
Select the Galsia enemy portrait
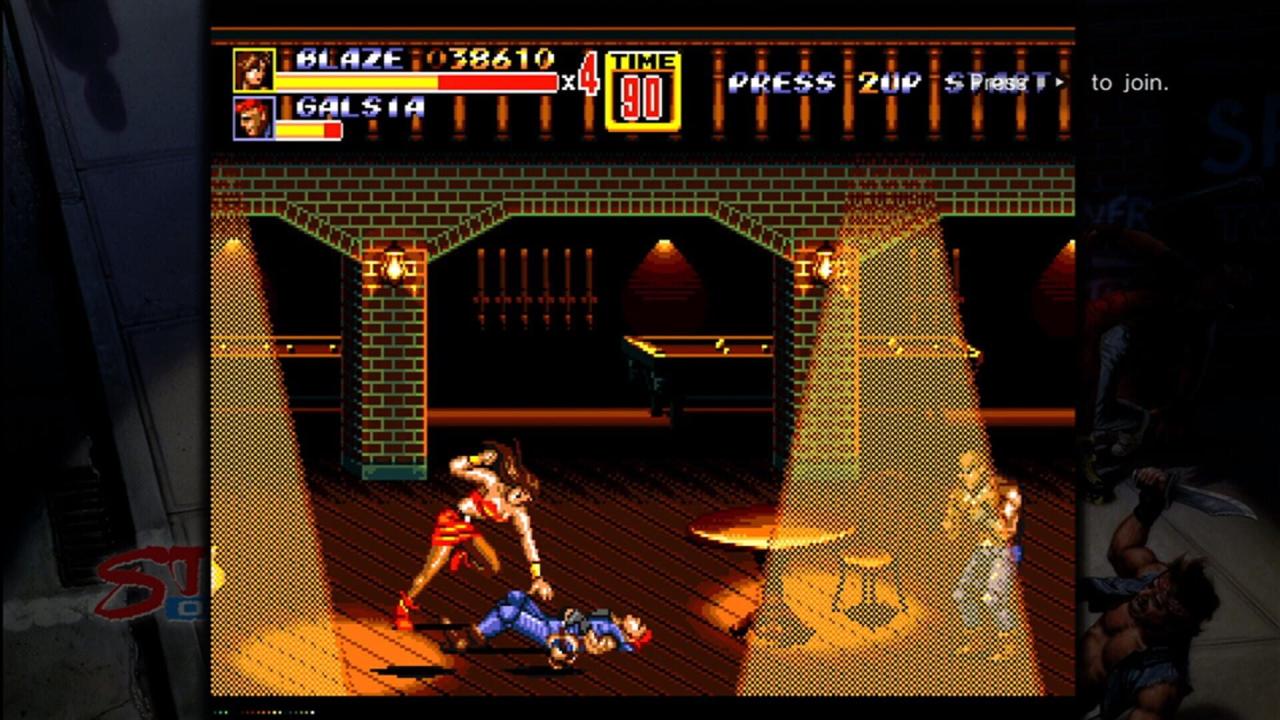click(253, 118)
